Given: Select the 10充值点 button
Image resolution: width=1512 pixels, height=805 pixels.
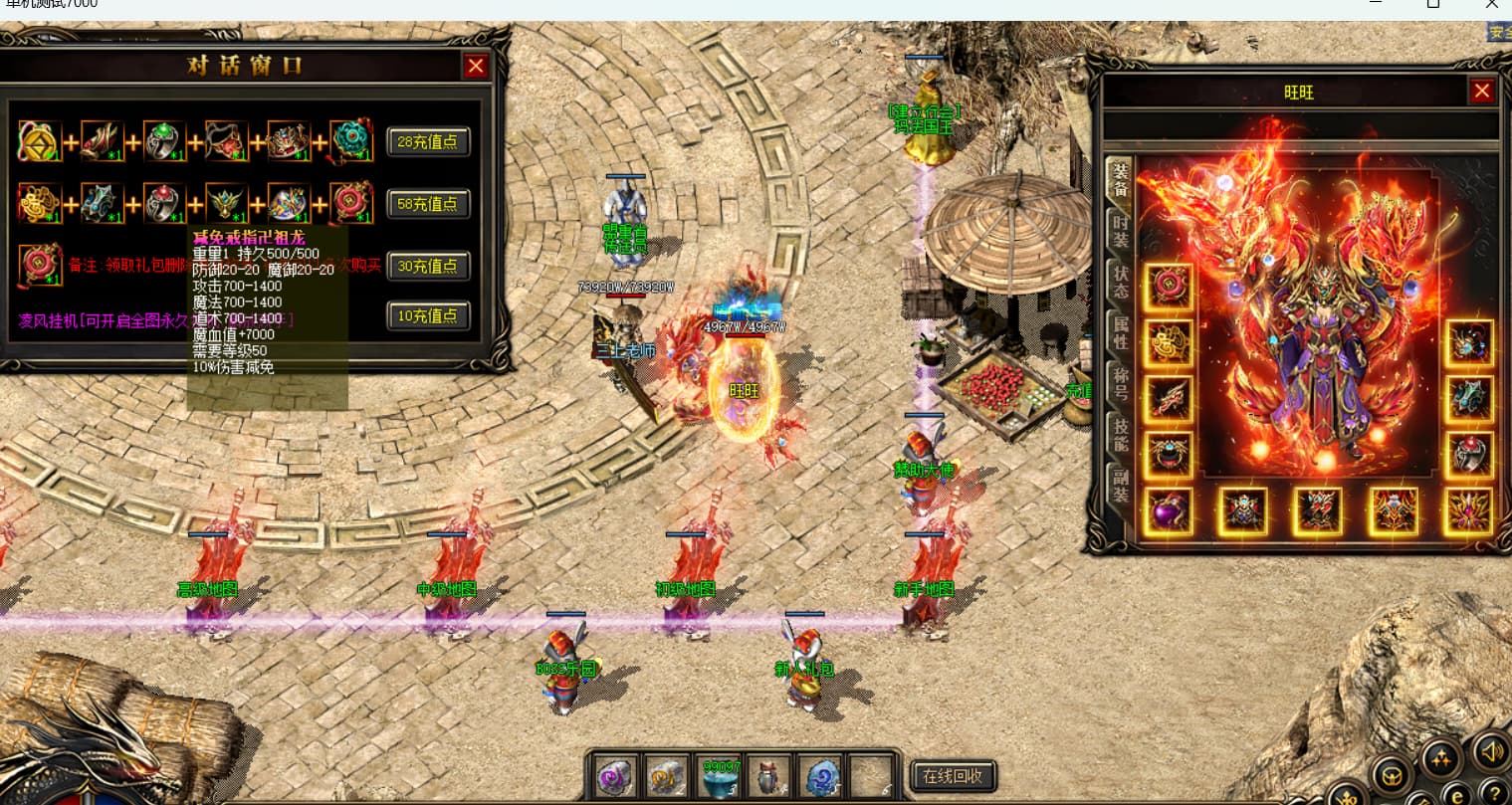Looking at the screenshot, I should 428,316.
